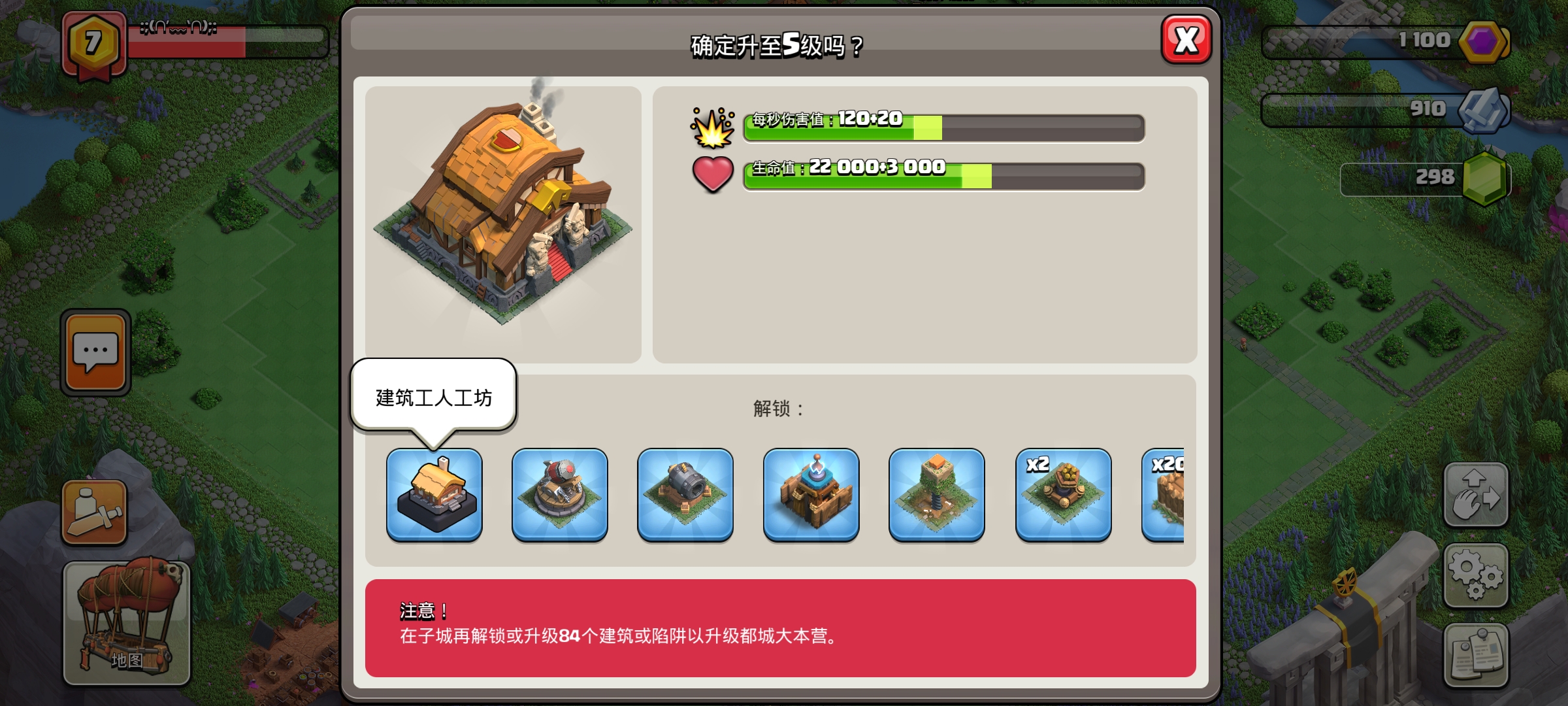The height and width of the screenshot is (706, 1568).
Task: View the mega tesla unlock icon
Action: [937, 495]
